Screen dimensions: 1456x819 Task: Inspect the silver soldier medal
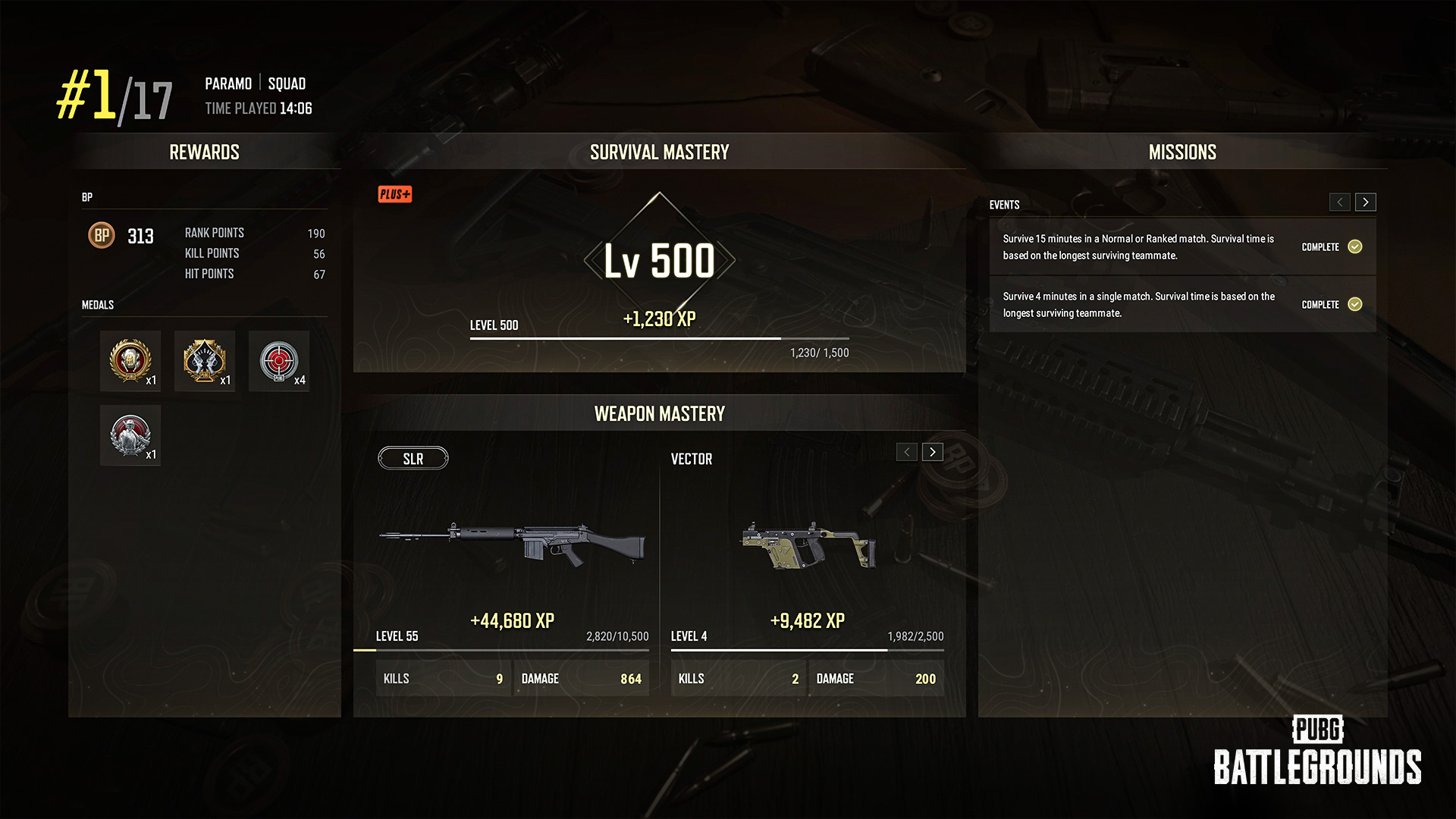click(130, 435)
